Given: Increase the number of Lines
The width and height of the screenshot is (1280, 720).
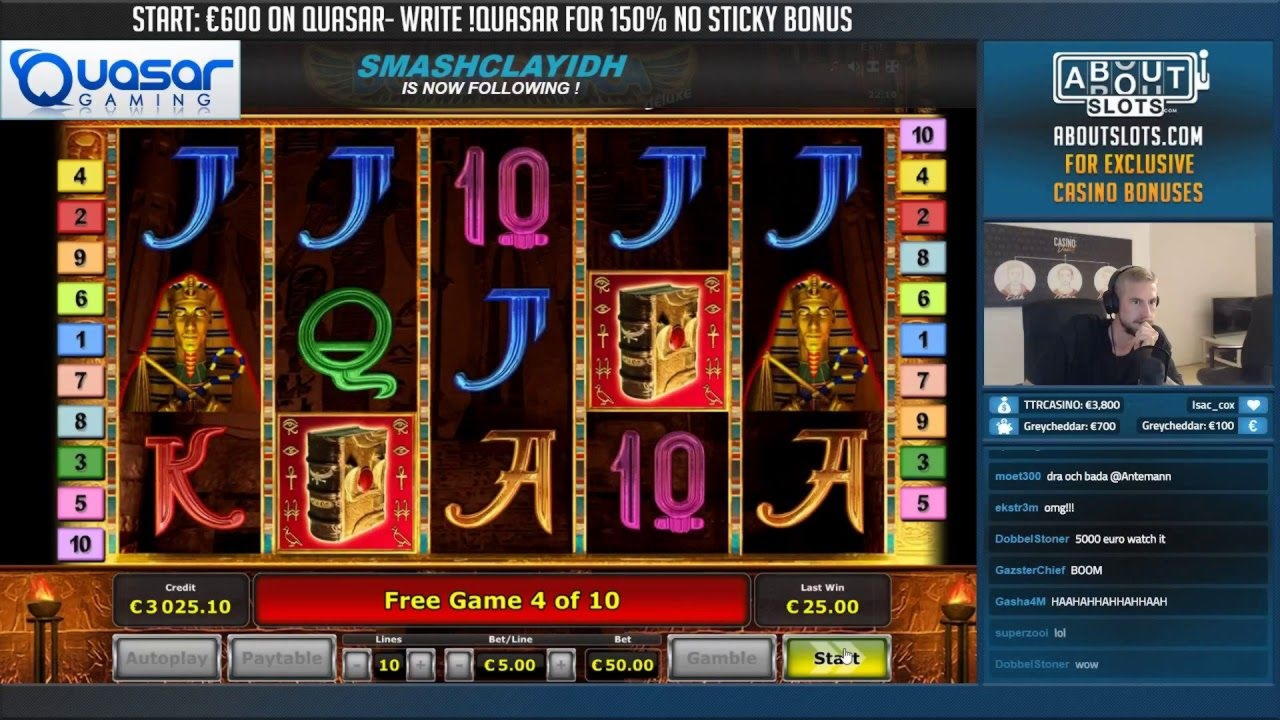Looking at the screenshot, I should (421, 664).
